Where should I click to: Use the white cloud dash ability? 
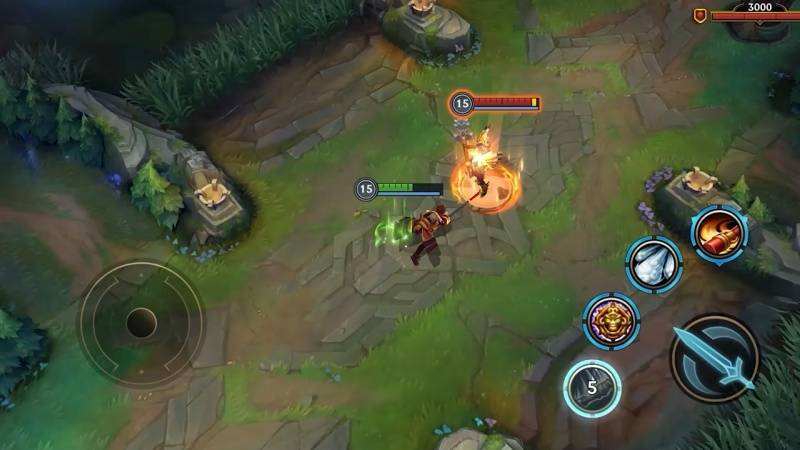point(654,264)
